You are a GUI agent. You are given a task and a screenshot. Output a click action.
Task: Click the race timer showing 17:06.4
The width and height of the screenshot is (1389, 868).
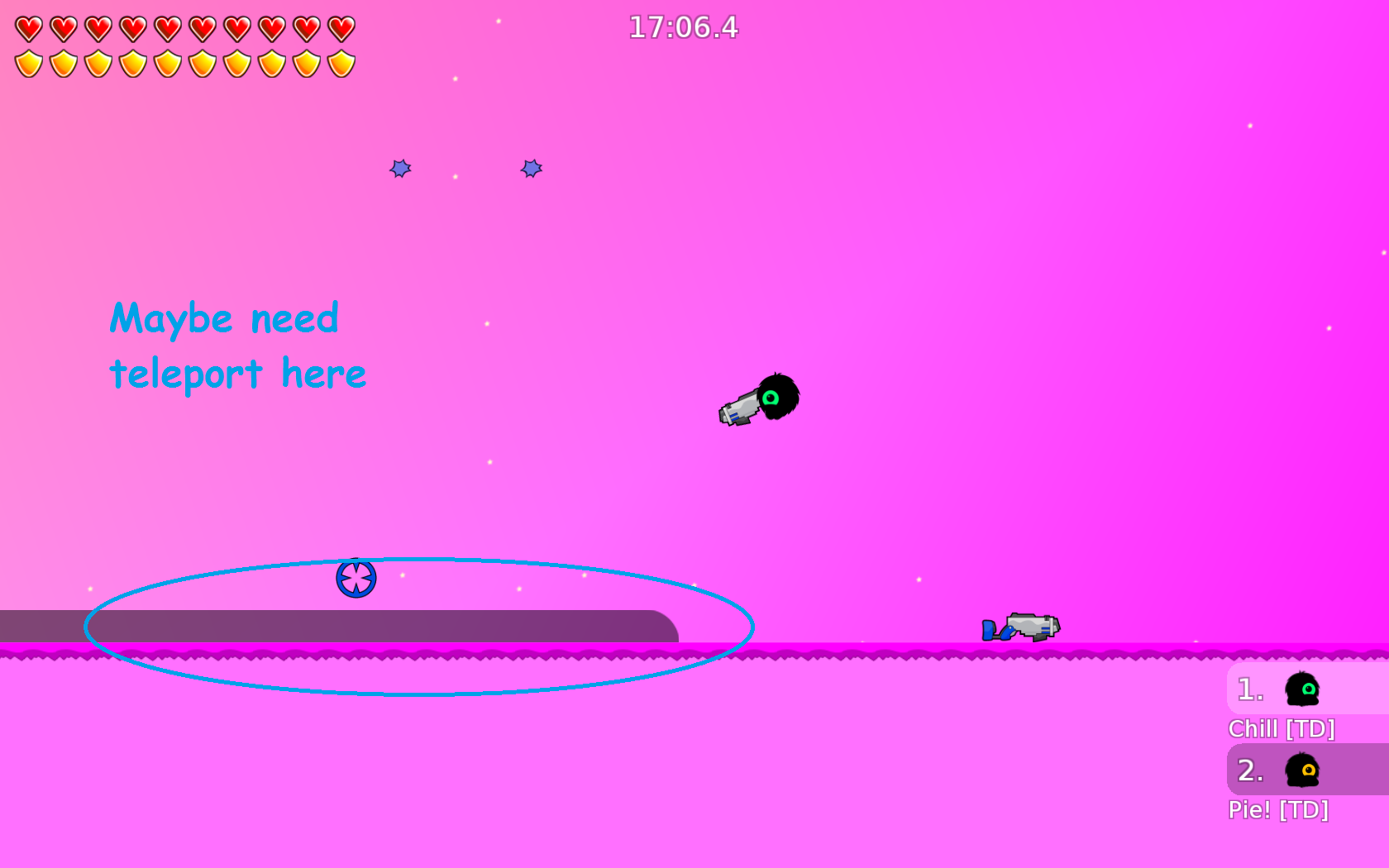pyautogui.click(x=683, y=27)
